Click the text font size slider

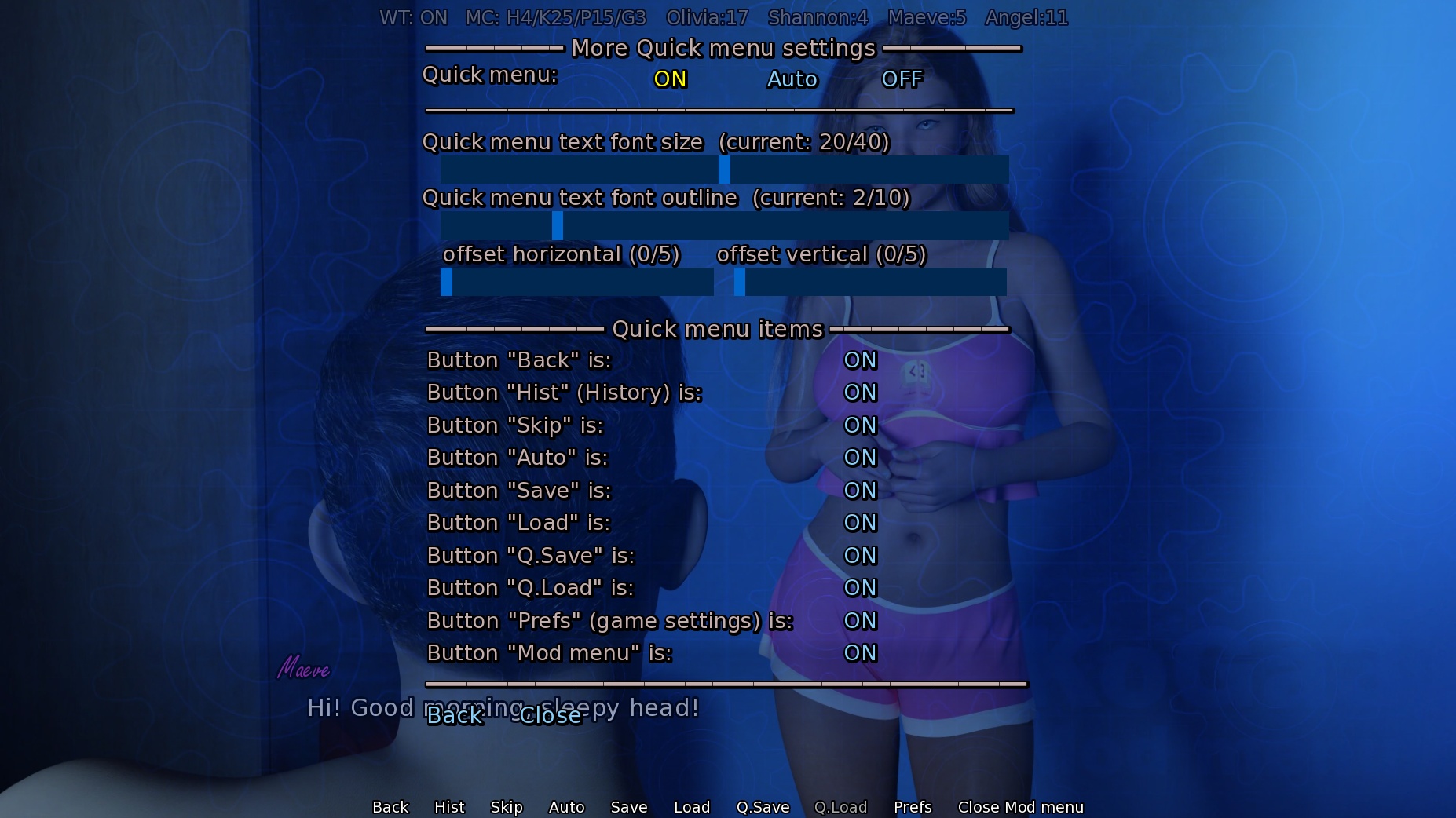click(724, 170)
